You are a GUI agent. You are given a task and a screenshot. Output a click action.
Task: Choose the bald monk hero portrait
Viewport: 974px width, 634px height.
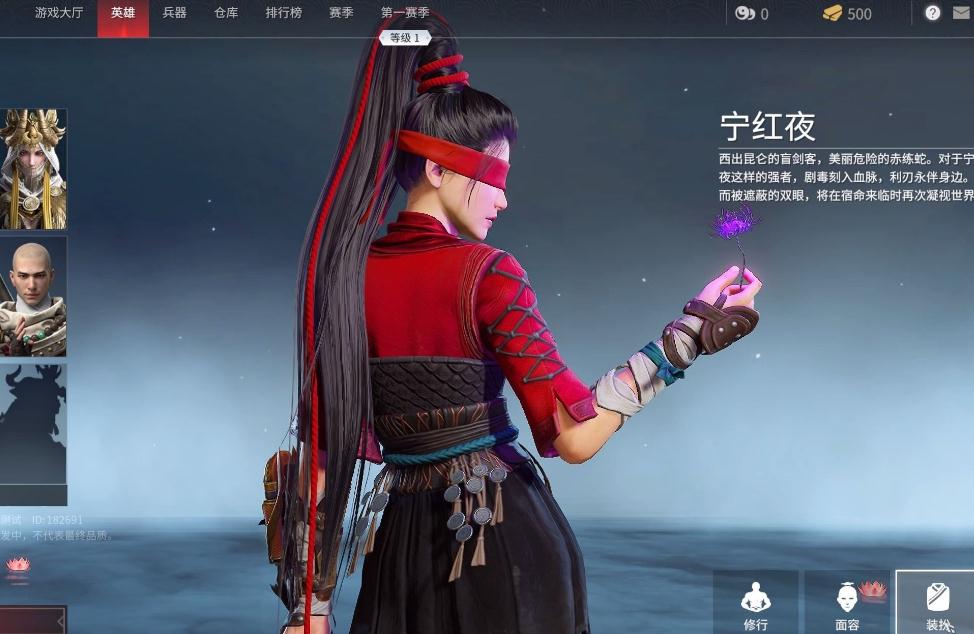point(33,296)
